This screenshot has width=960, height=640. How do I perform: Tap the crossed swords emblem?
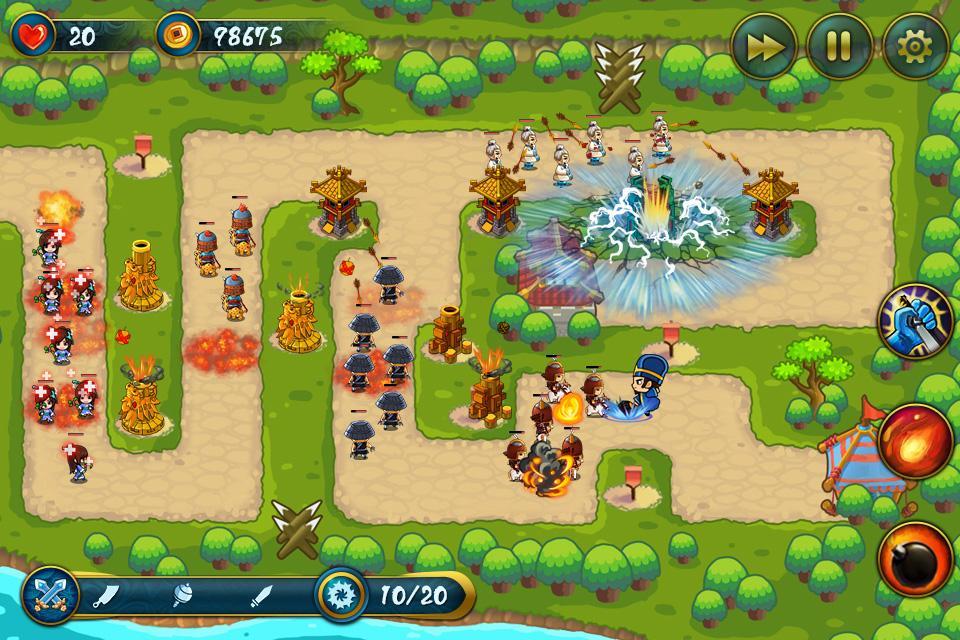click(50, 596)
